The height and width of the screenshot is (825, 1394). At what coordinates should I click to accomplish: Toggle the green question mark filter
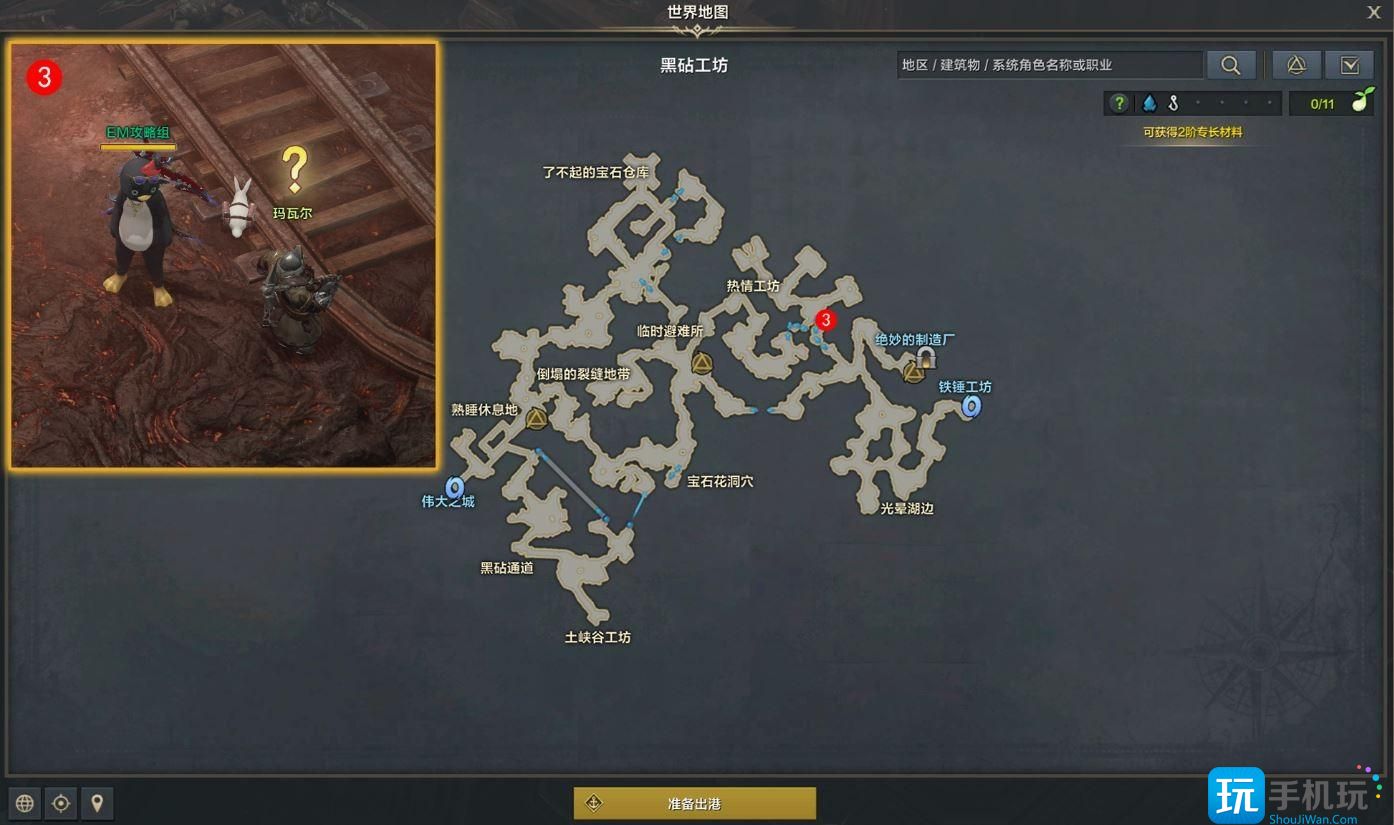1117,102
